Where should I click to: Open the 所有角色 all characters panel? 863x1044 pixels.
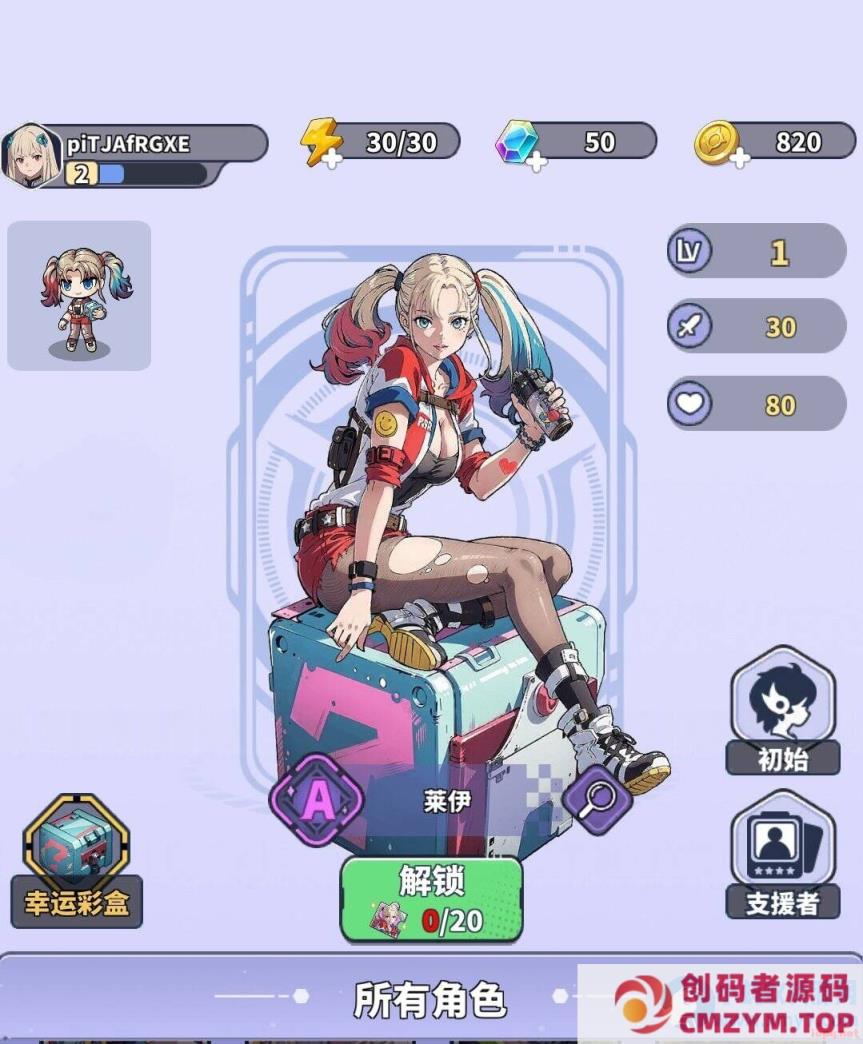click(x=430, y=998)
